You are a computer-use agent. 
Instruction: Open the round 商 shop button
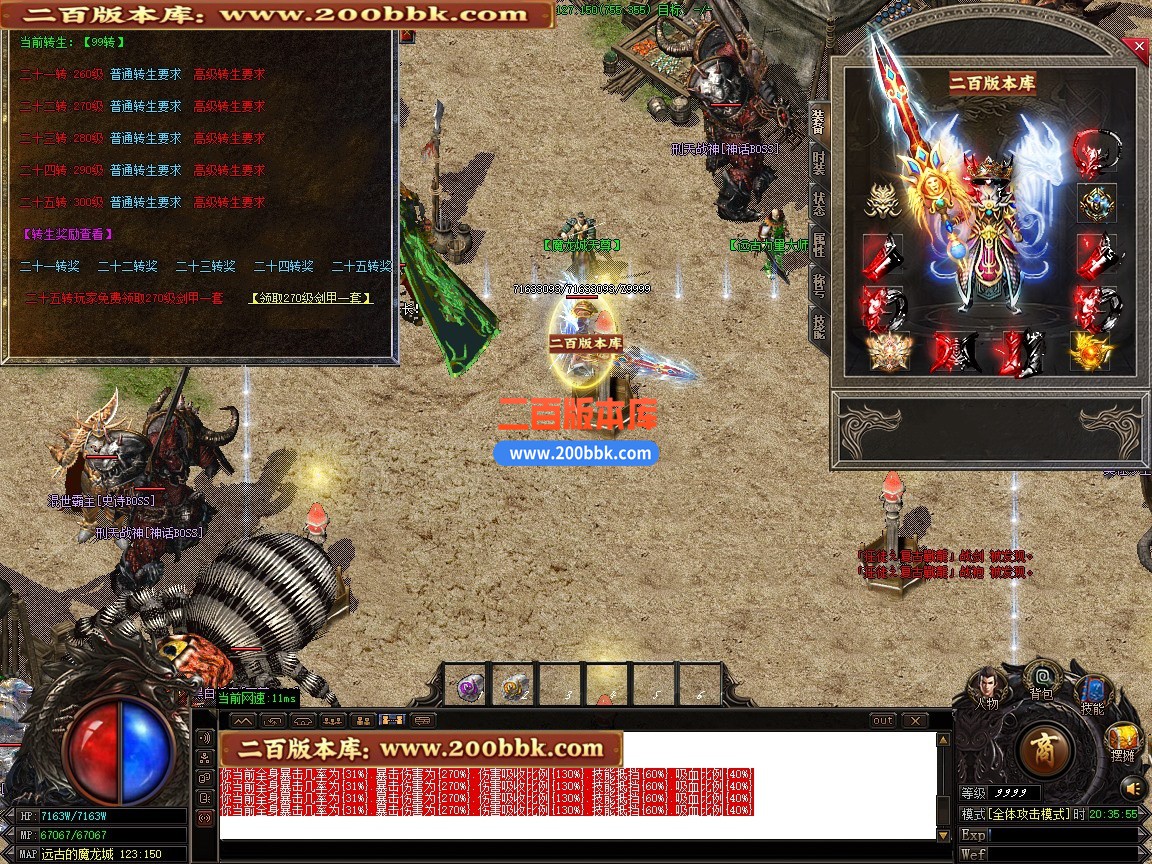[1045, 750]
